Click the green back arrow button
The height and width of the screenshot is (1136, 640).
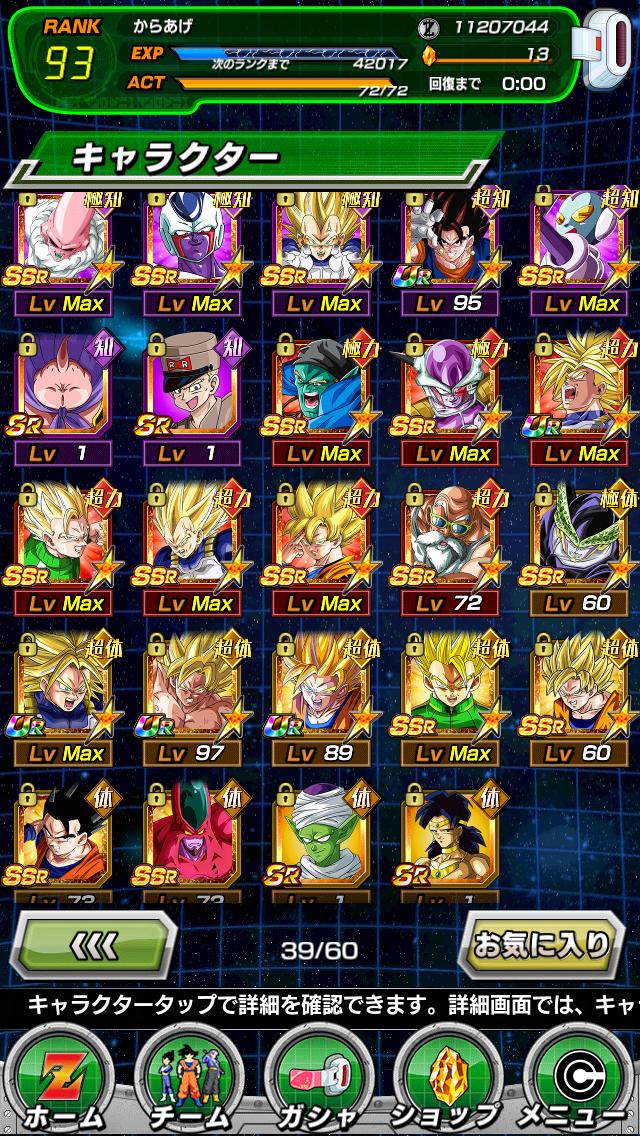point(97,945)
